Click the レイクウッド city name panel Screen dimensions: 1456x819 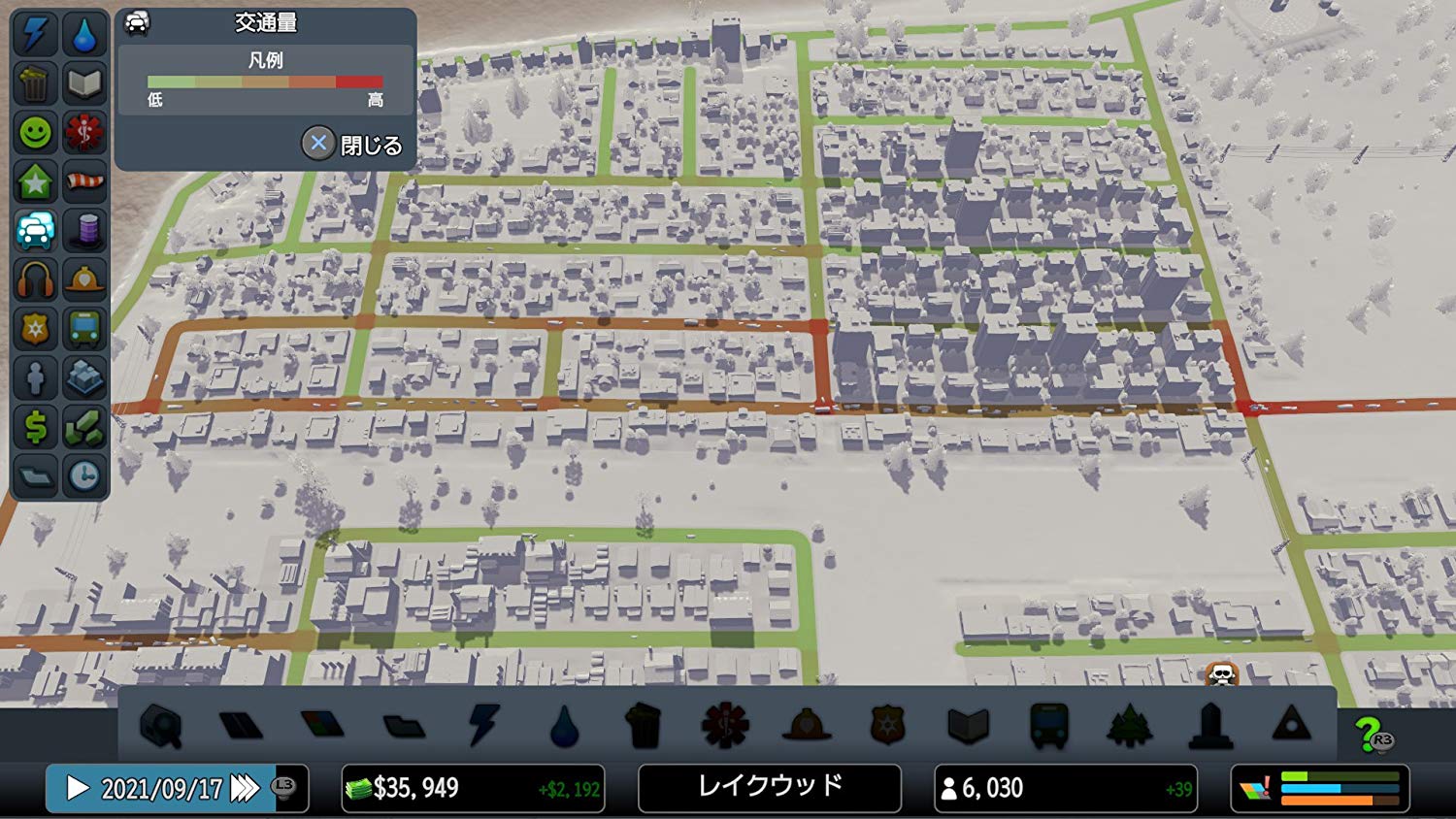point(770,787)
